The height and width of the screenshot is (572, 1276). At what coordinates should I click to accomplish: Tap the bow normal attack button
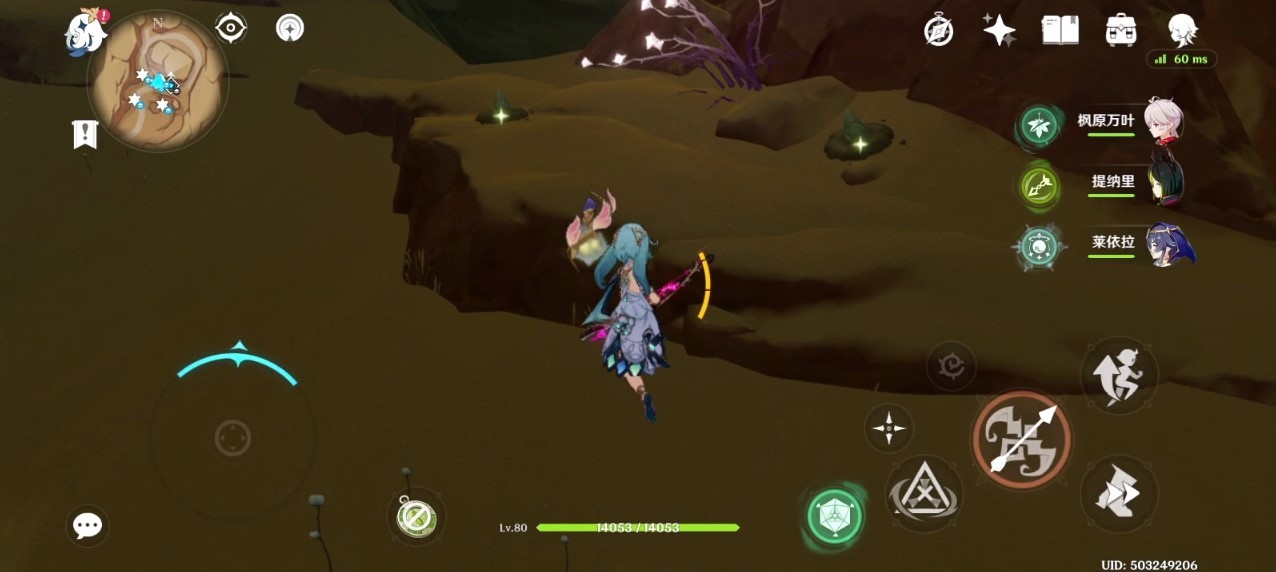[x=1021, y=439]
